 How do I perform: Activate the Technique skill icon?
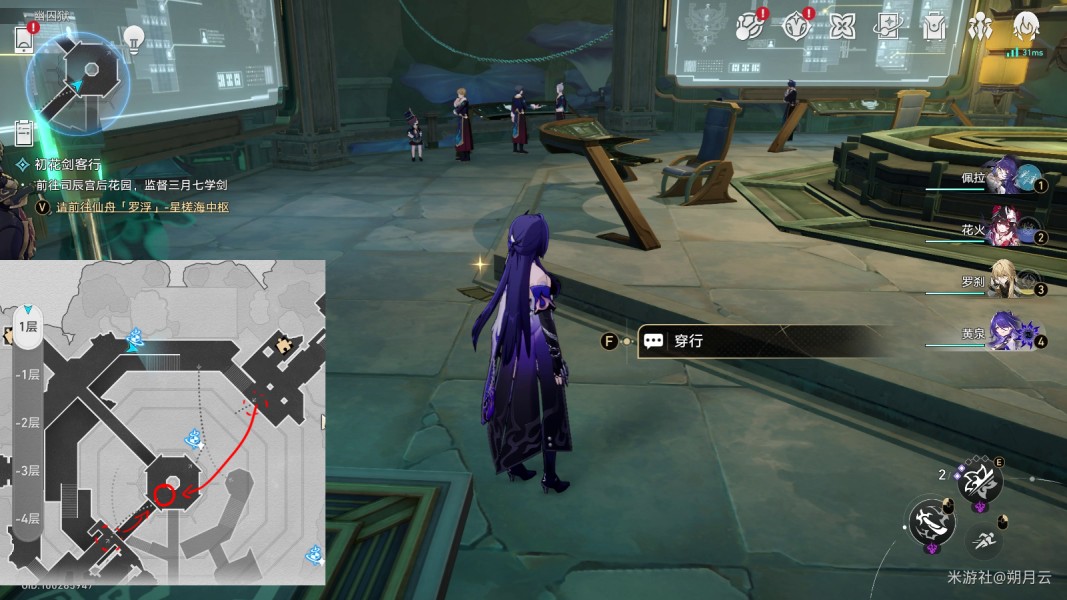tap(978, 483)
